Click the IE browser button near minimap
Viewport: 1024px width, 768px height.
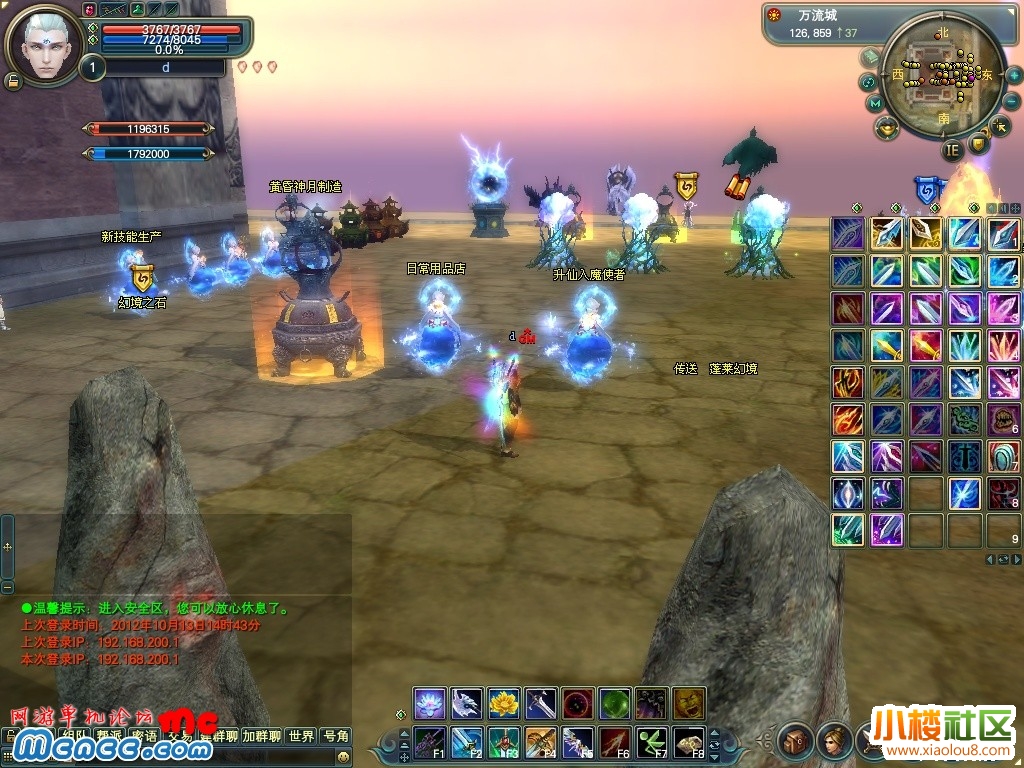click(953, 152)
